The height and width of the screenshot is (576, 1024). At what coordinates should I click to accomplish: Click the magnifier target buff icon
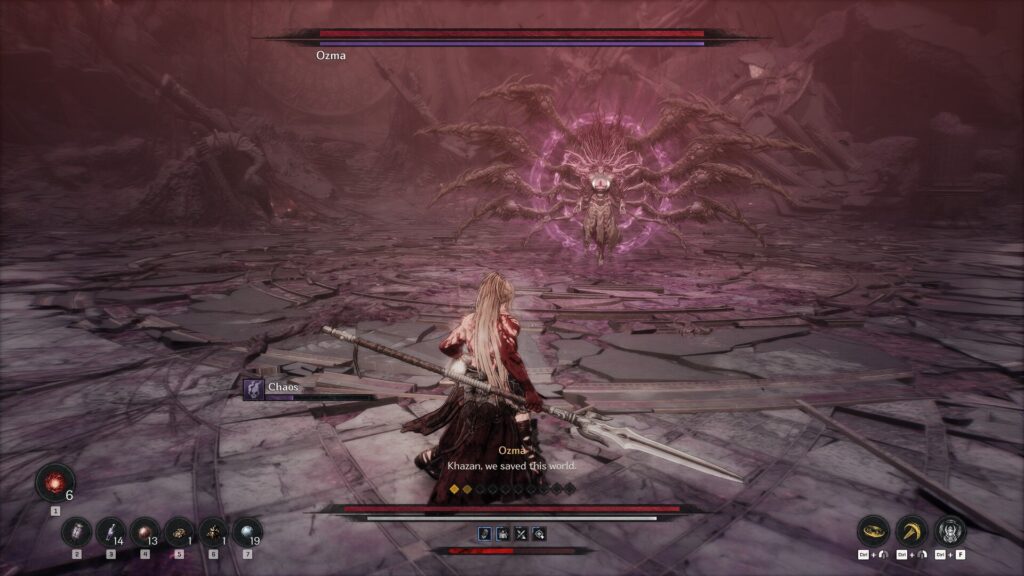[x=539, y=534]
